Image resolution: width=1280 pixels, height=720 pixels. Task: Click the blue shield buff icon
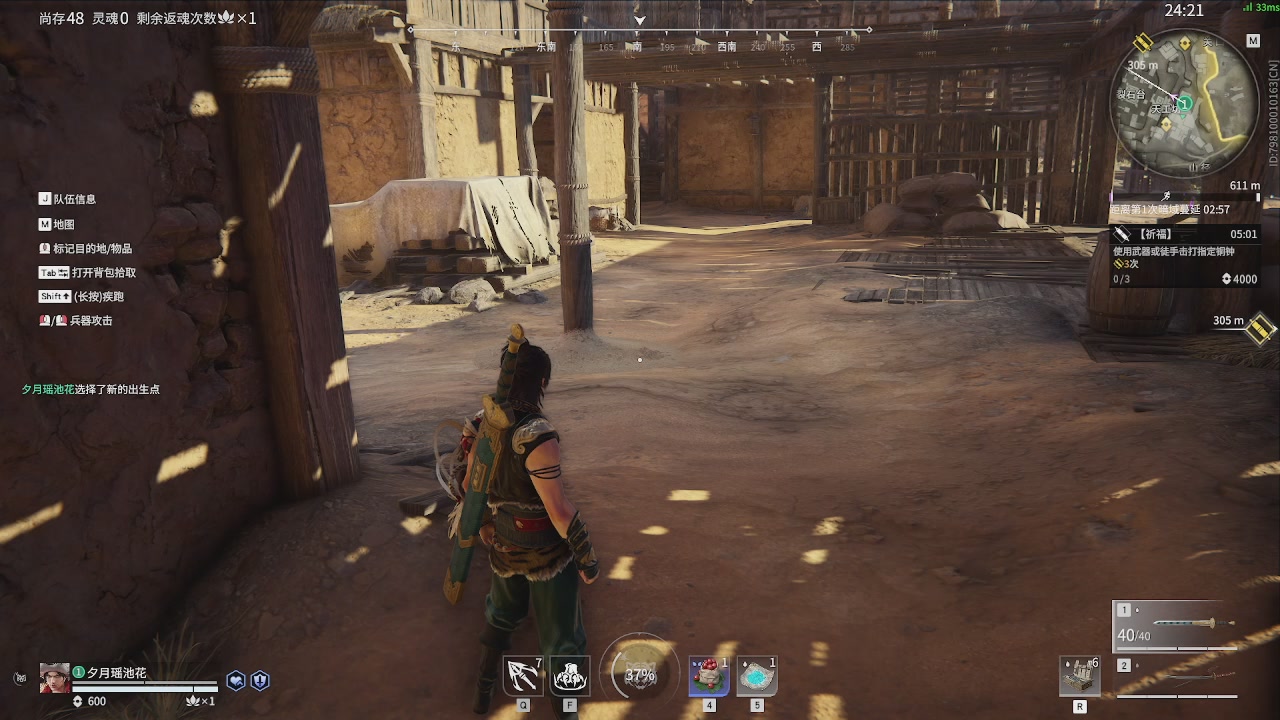tap(260, 680)
